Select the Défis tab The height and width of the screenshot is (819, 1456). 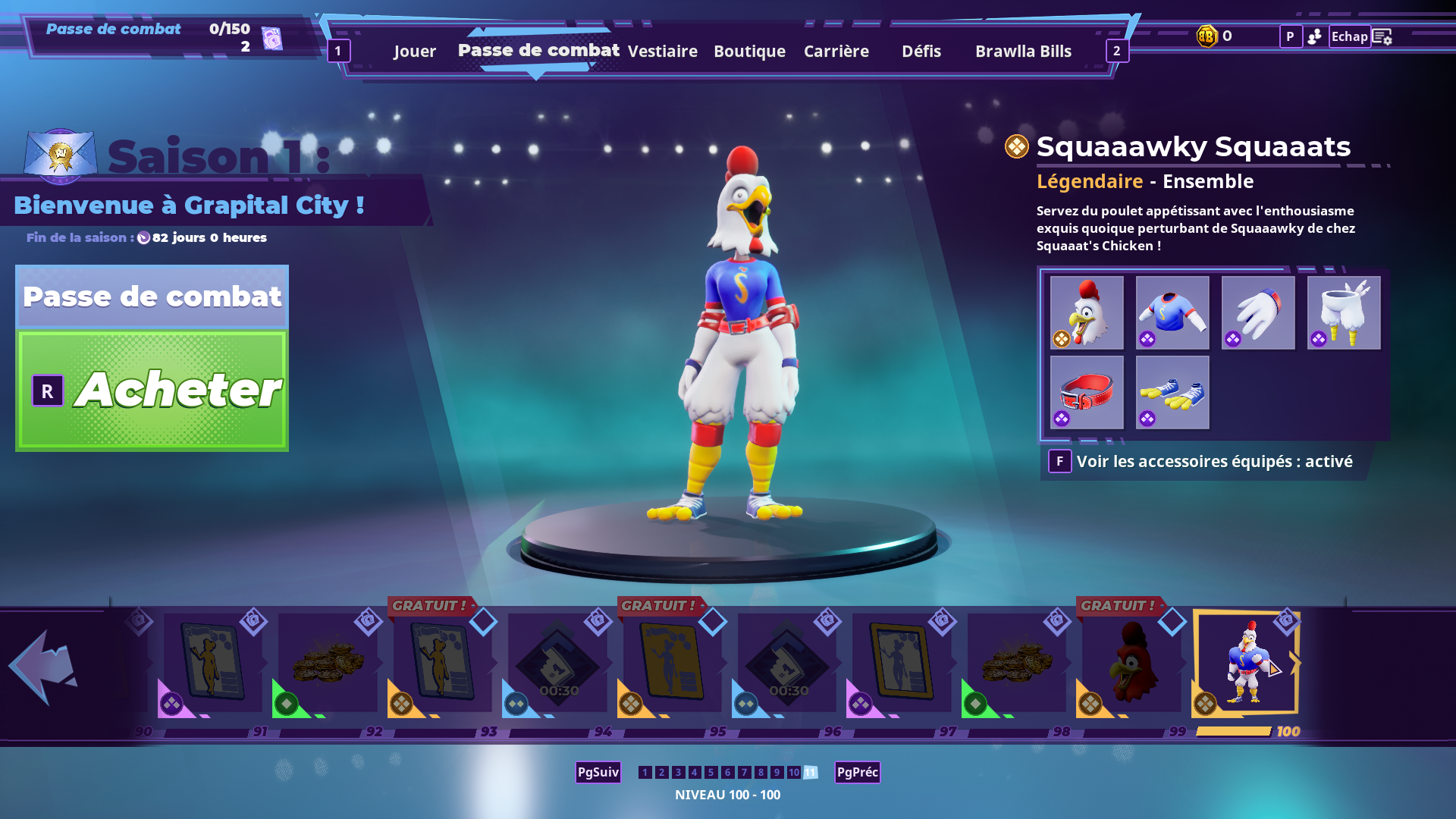pos(921,52)
